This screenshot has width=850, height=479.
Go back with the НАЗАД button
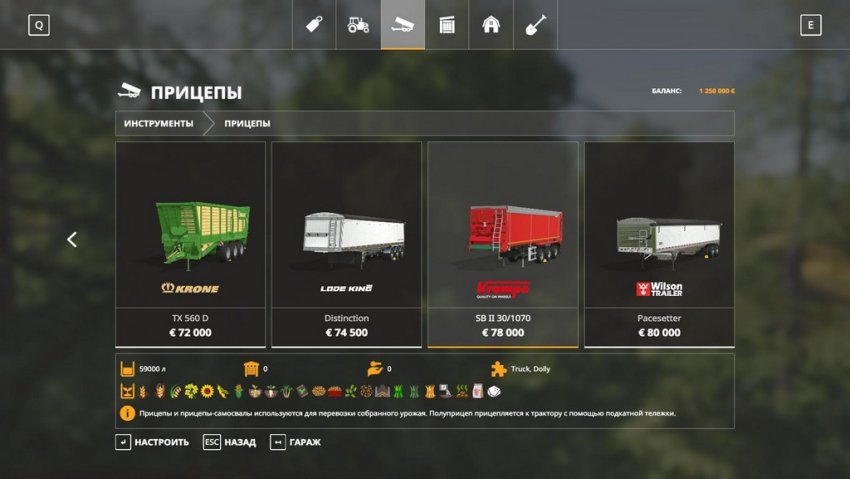click(229, 442)
